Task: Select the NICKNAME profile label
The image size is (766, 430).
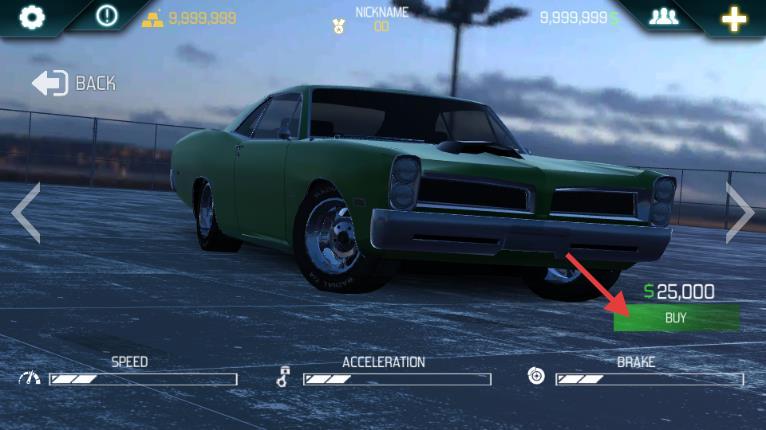Action: point(381,13)
